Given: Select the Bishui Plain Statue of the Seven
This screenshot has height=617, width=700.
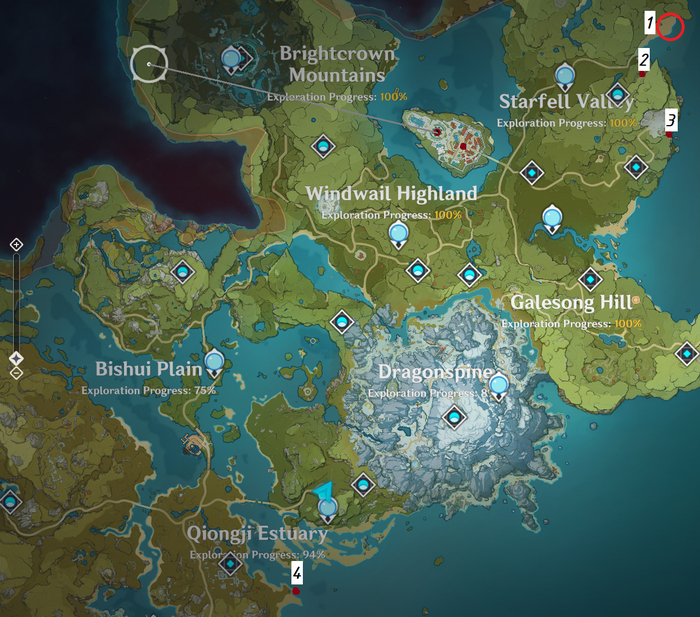Looking at the screenshot, I should tap(214, 361).
